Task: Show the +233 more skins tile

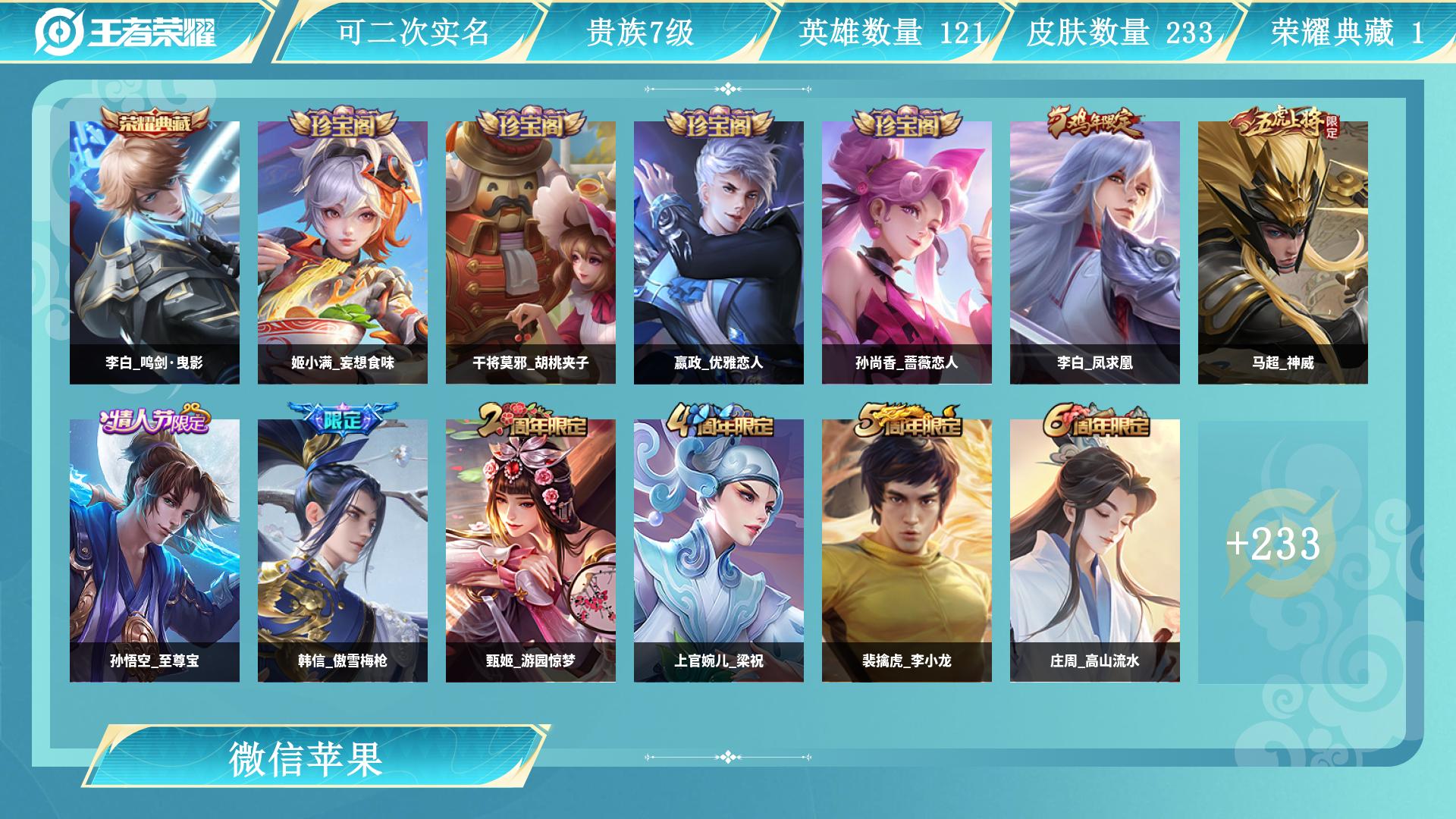Action: point(1274,544)
